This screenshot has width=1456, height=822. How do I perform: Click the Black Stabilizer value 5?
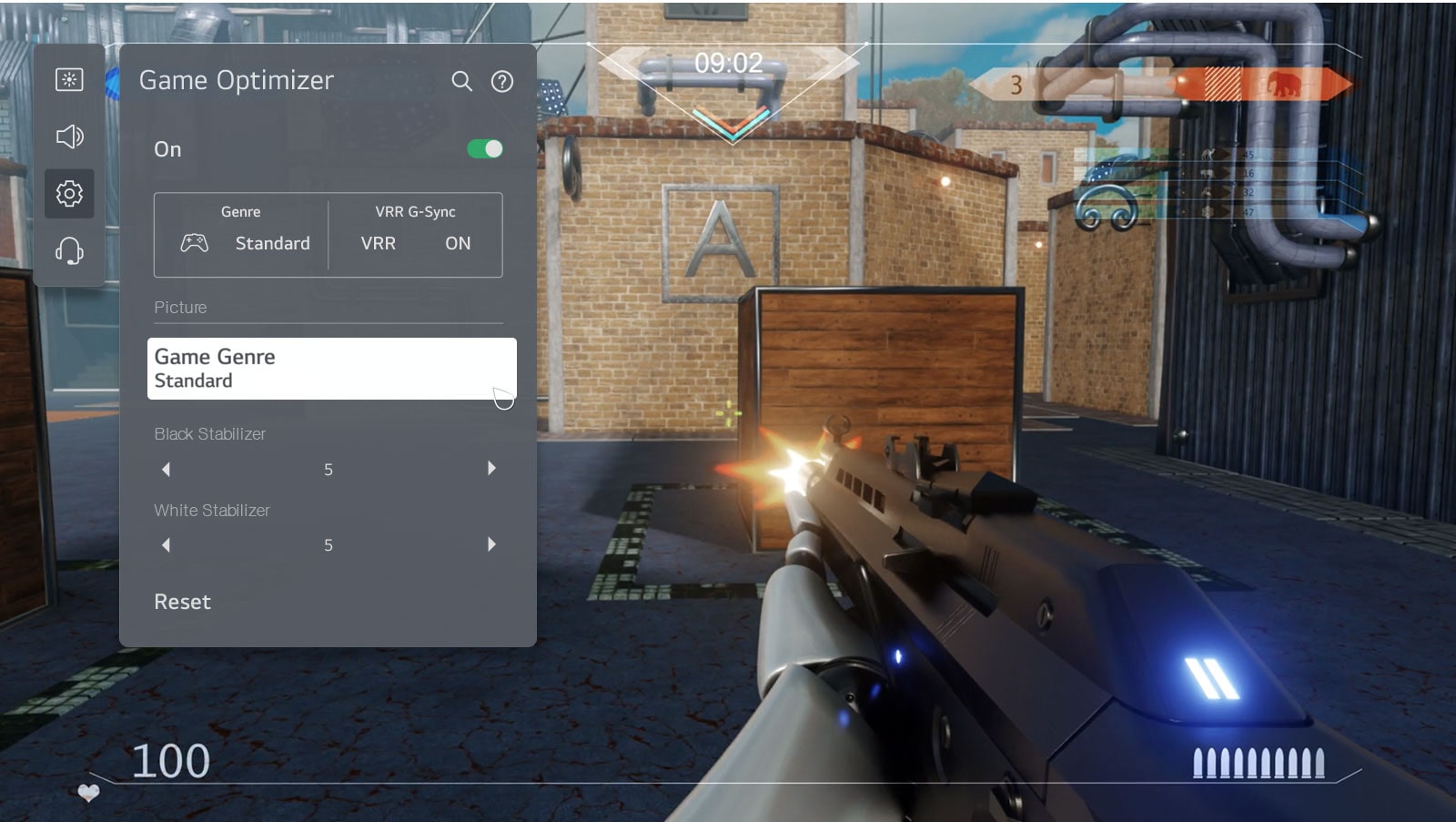click(x=329, y=468)
